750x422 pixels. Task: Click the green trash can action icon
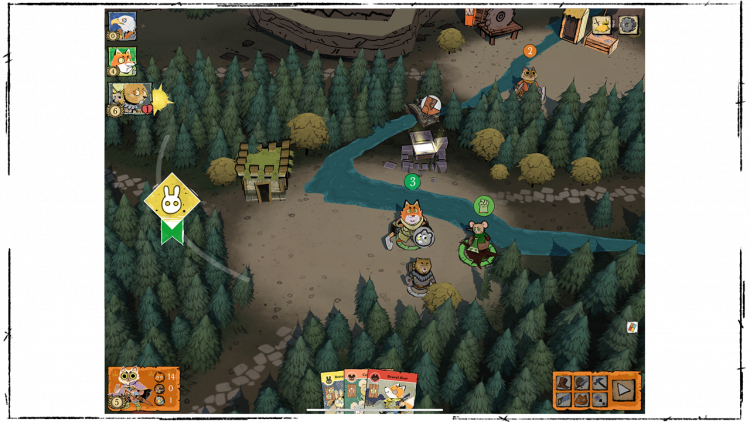[484, 206]
